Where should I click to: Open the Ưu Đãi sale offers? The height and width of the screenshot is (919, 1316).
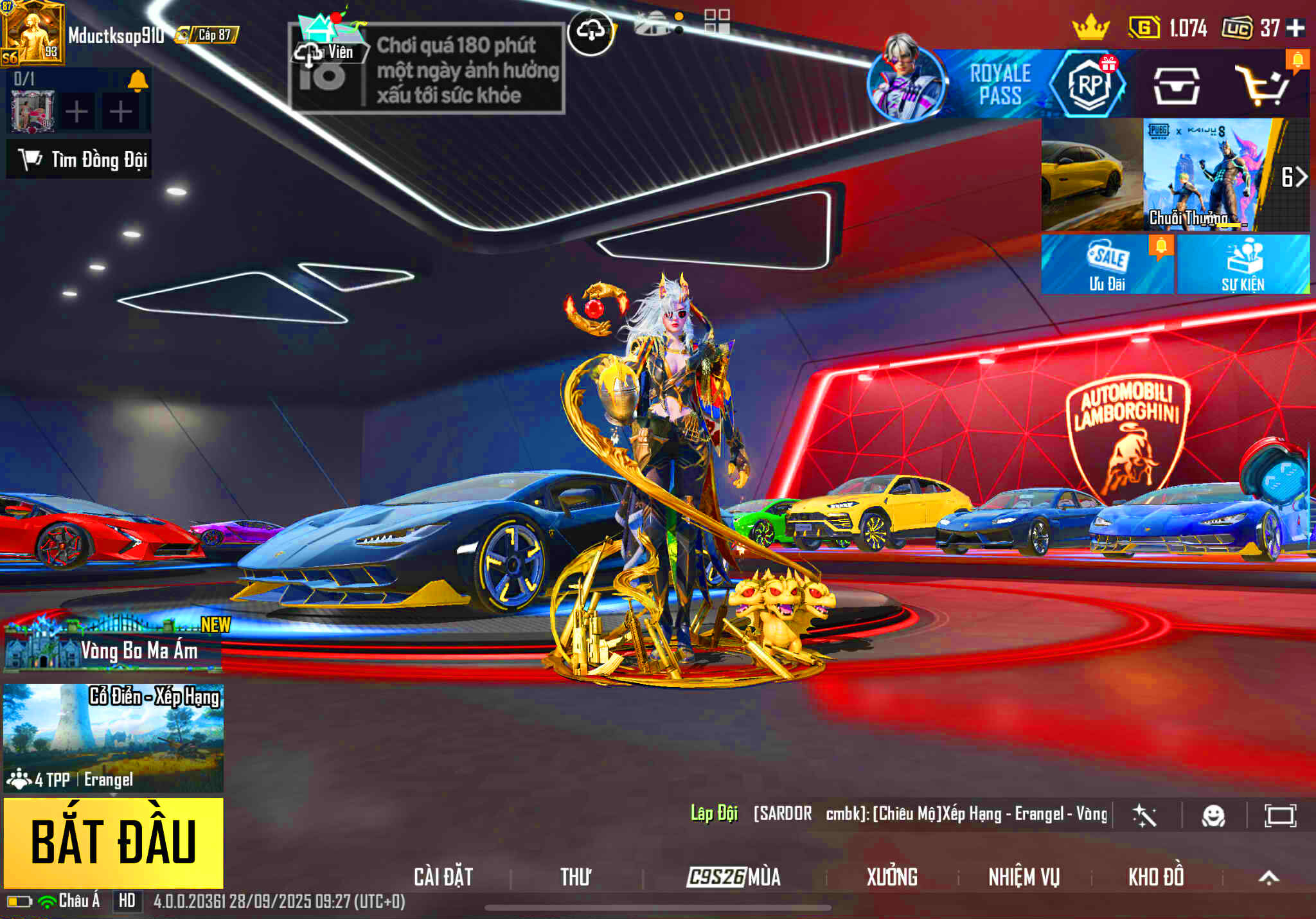[1107, 264]
